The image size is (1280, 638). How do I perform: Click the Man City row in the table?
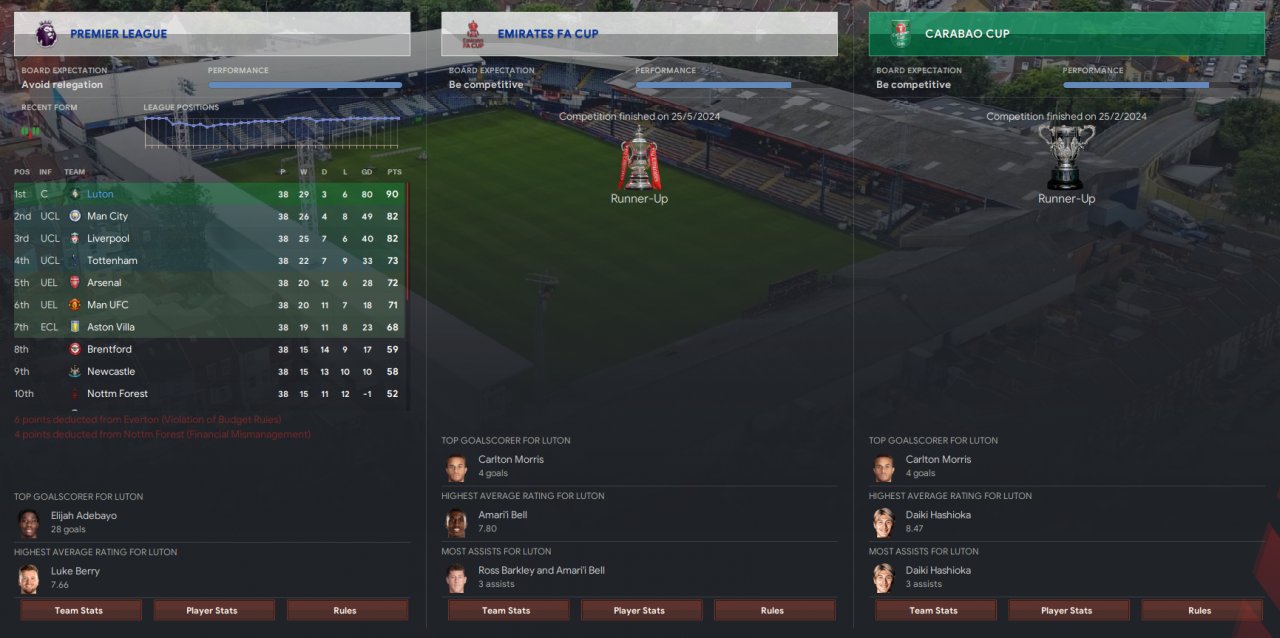[107, 216]
